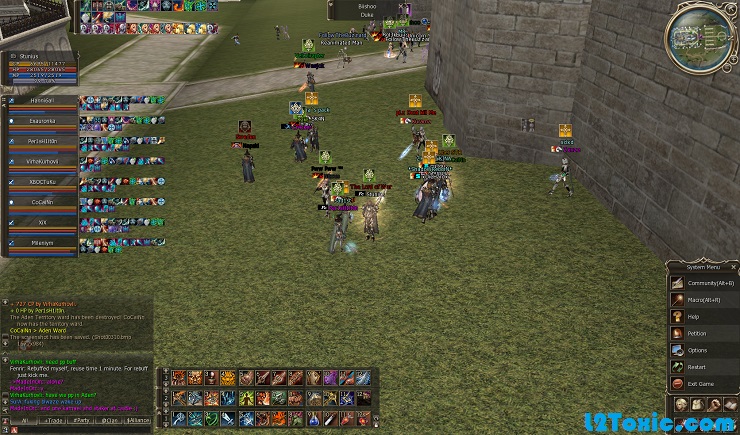740x435 pixels.
Task: Open the game Options
Action: (x=696, y=351)
